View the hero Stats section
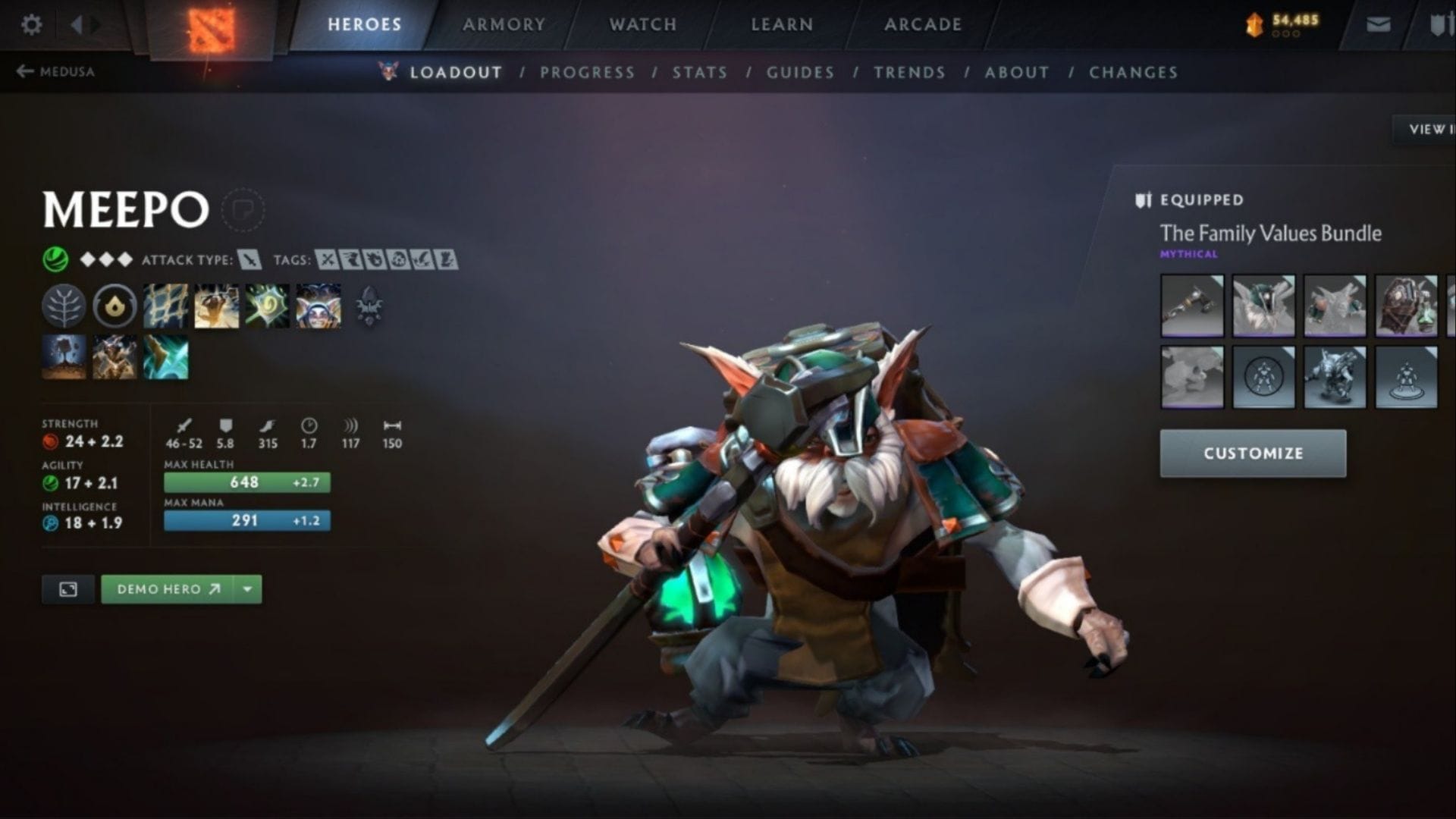 point(699,72)
